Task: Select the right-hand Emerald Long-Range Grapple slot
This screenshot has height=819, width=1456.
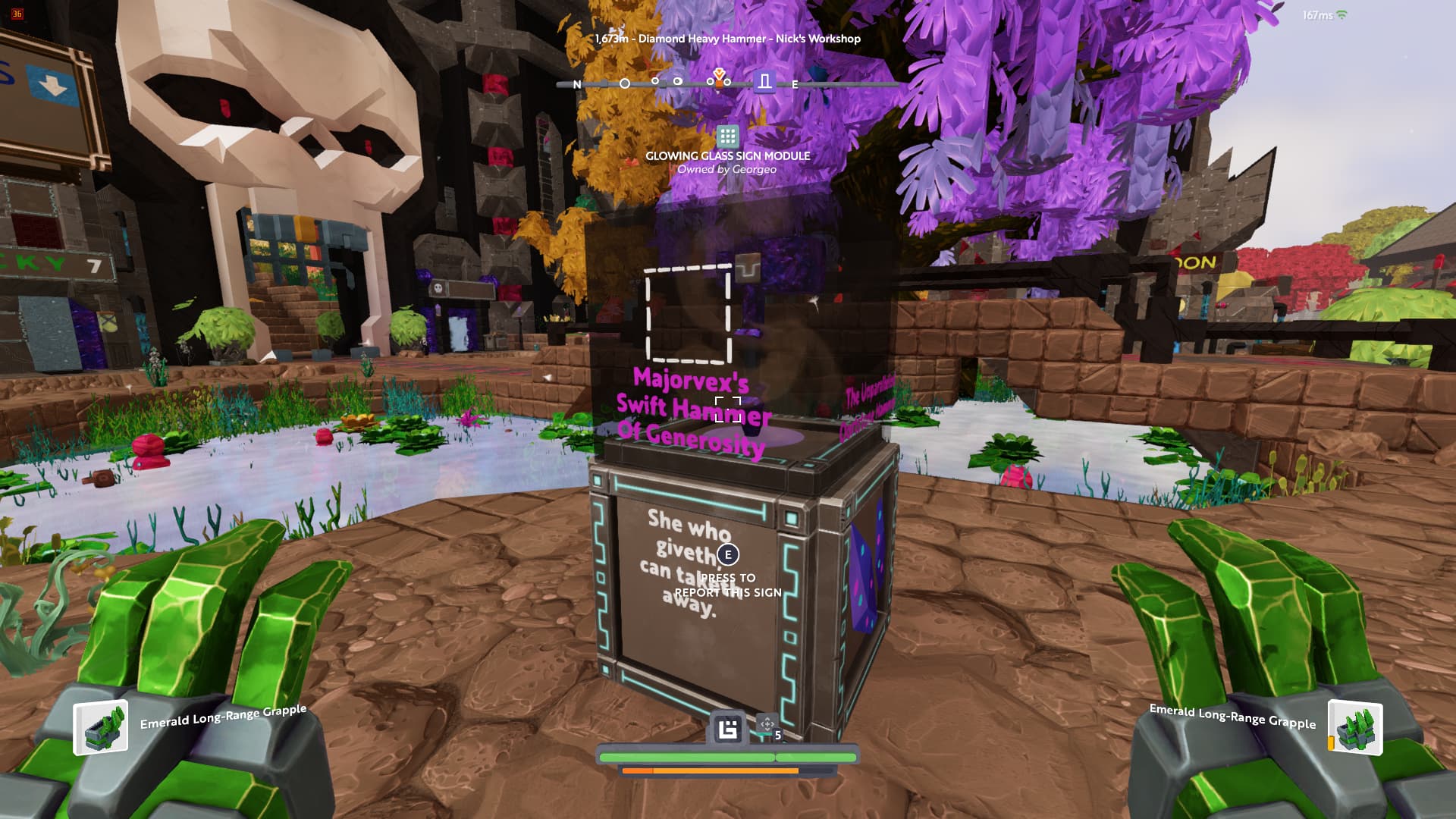Action: click(1355, 729)
